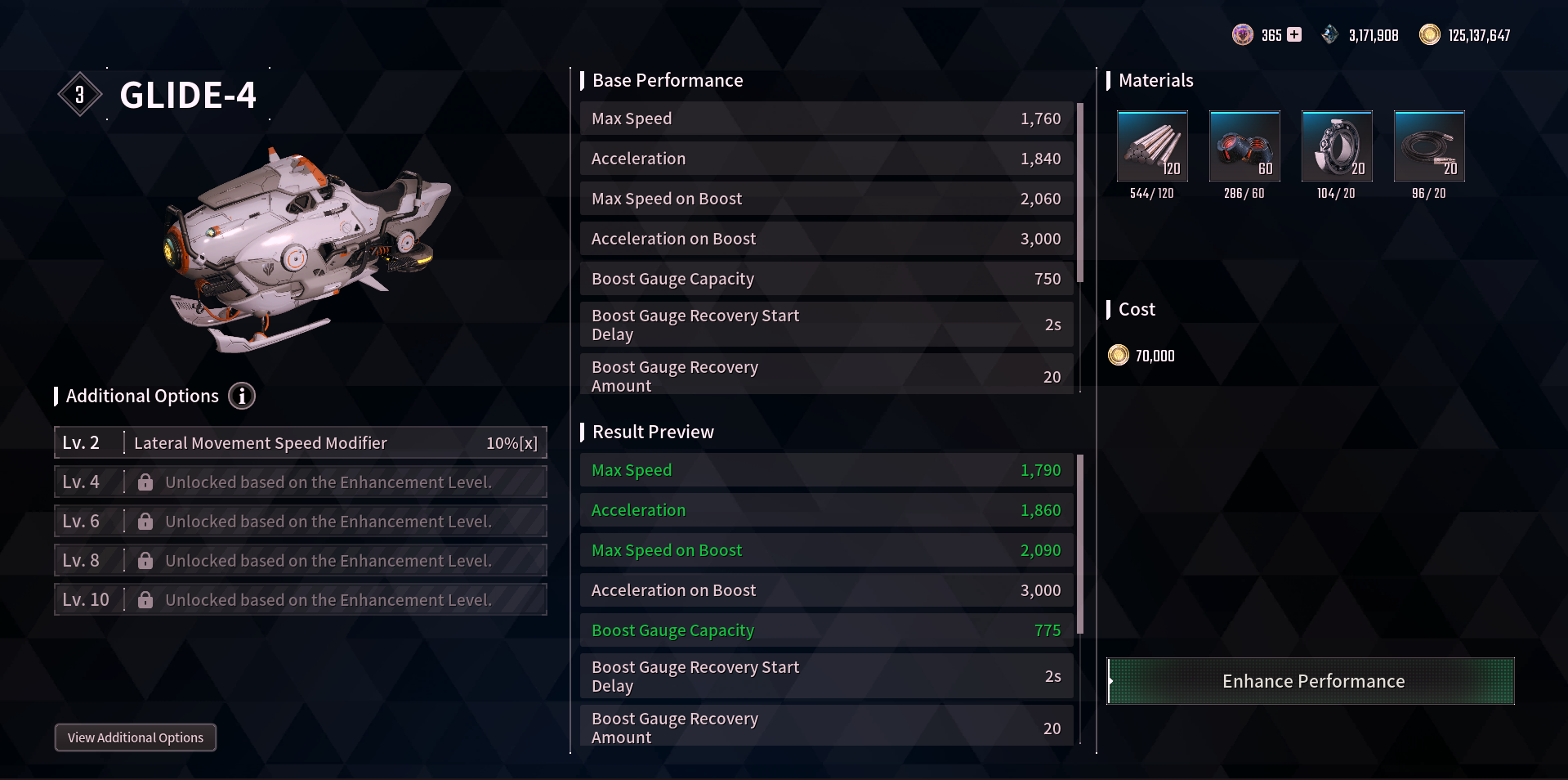Open the Additional Options info tooltip
Viewport: 1568px width, 780px height.
point(241,396)
